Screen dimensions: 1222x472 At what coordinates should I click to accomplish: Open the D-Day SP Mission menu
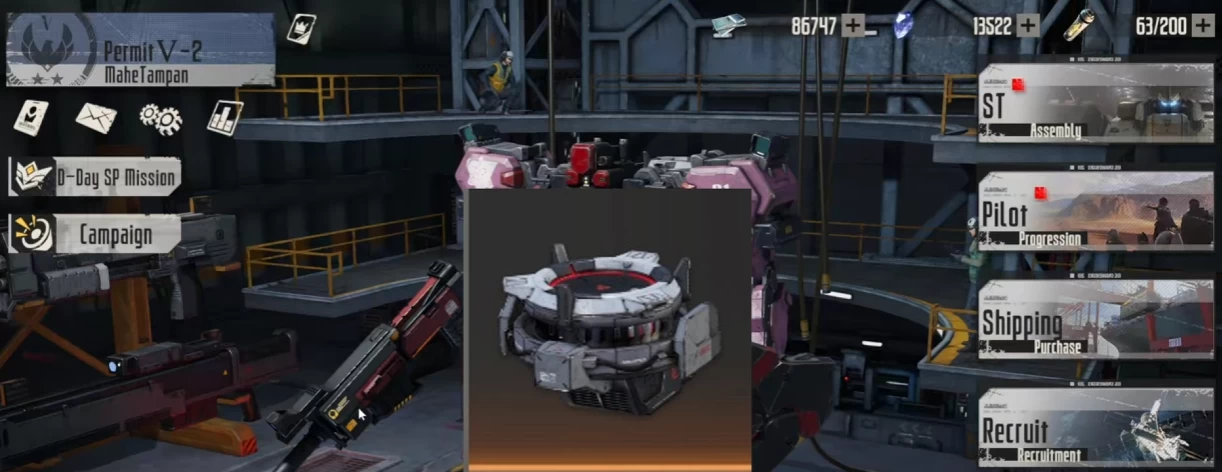[96, 177]
